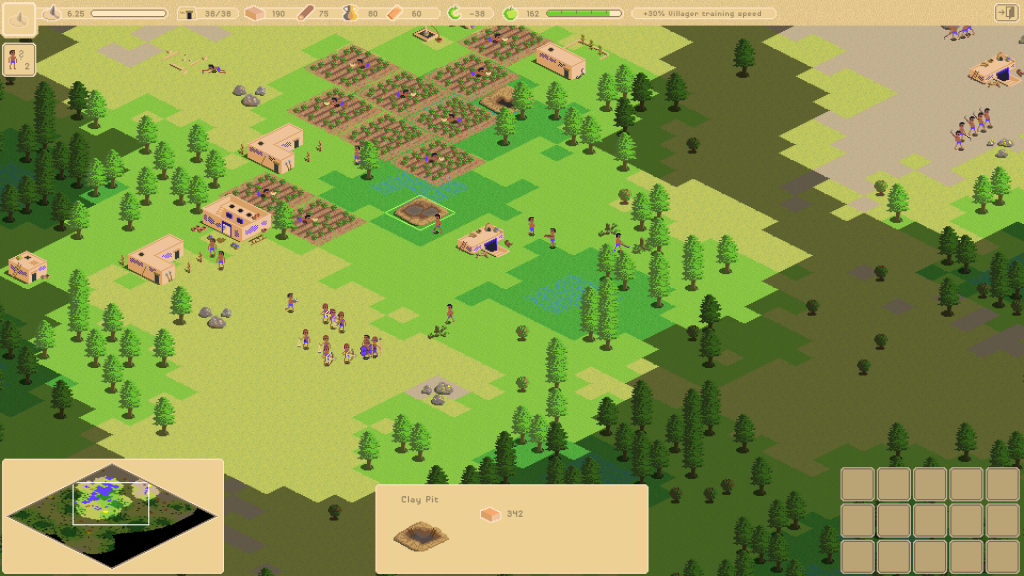Open the age advancement button with tent icon

coord(19,16)
